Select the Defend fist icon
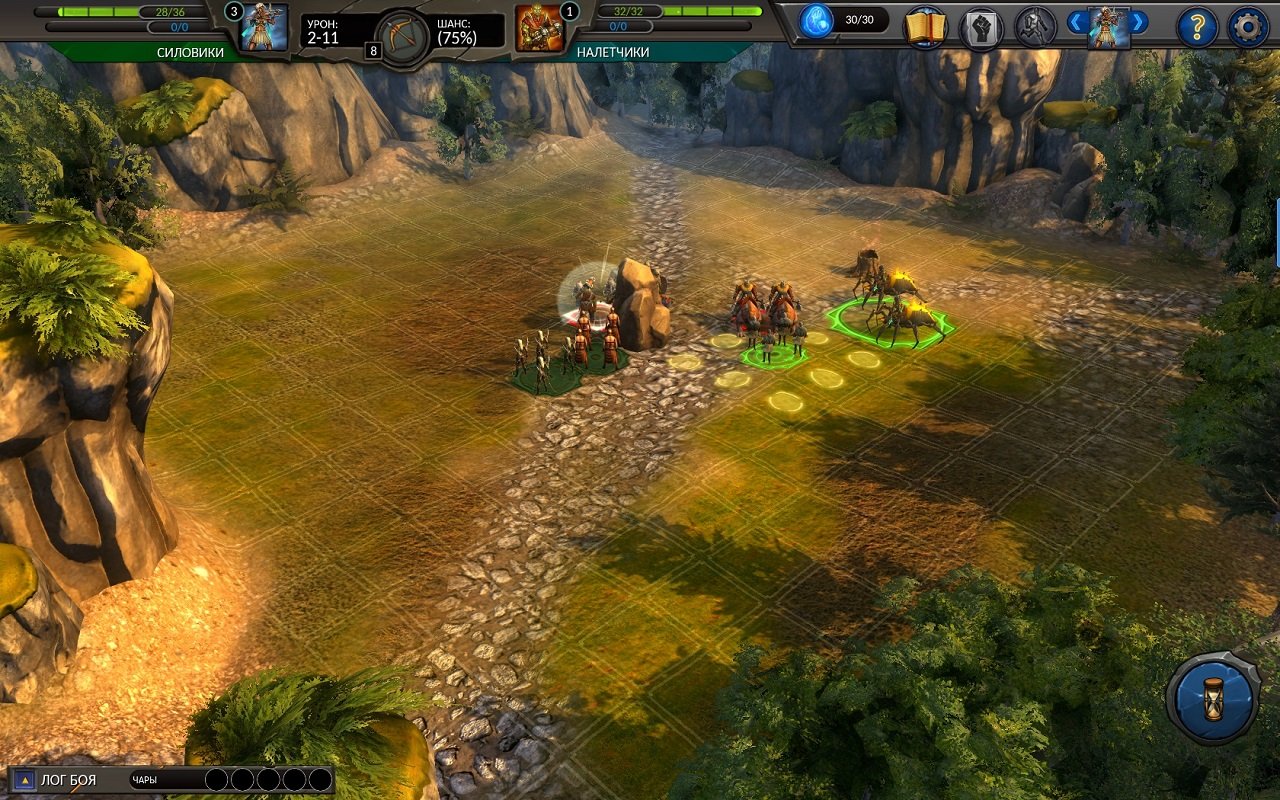 982,27
